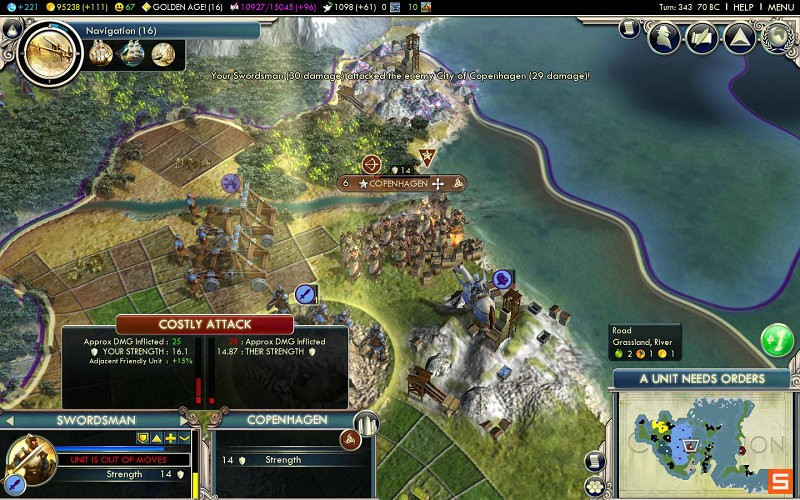
Task: Click the Swordsman yellow plus promotion icon
Action: coord(170,438)
